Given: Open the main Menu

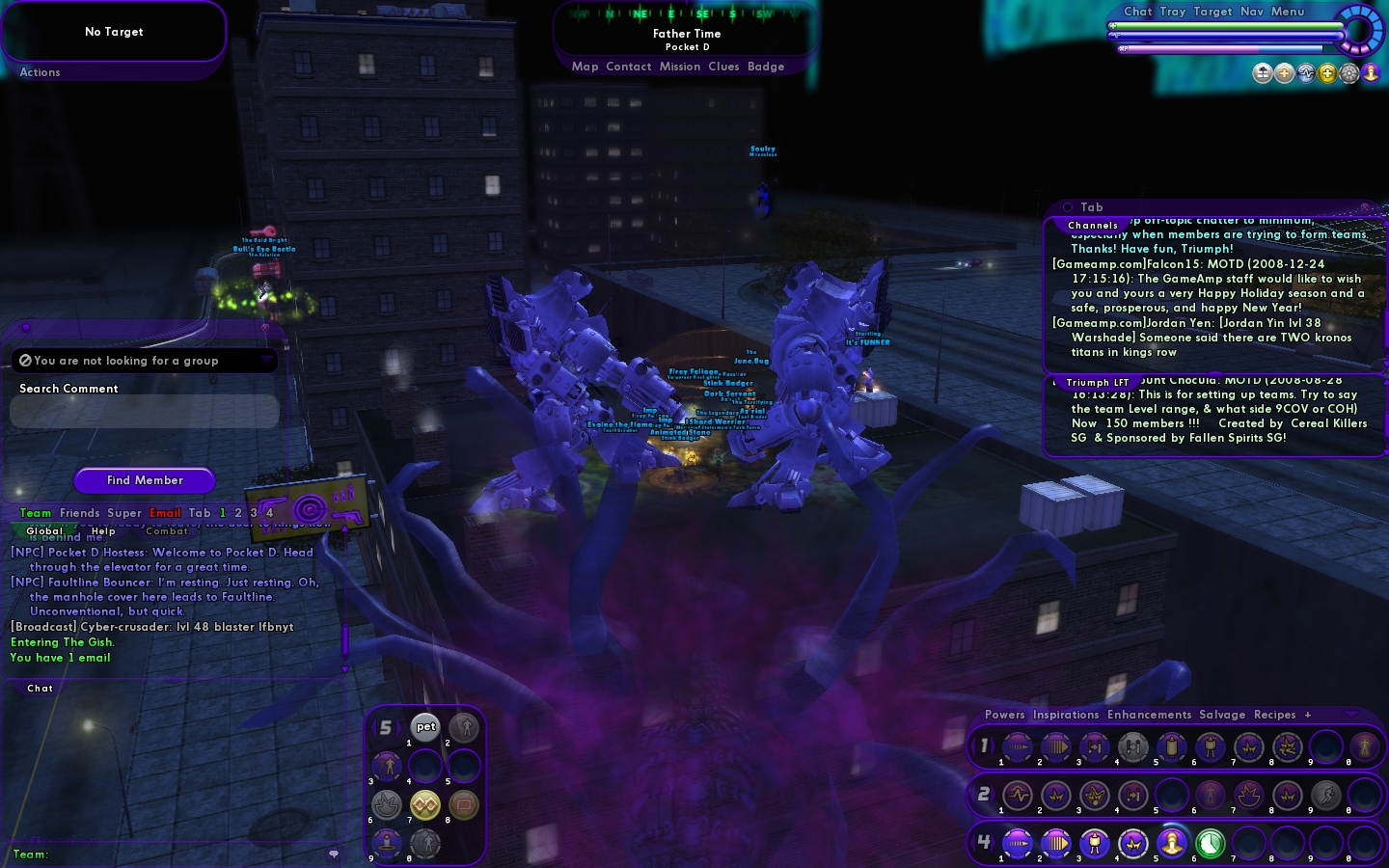Looking at the screenshot, I should point(1287,12).
